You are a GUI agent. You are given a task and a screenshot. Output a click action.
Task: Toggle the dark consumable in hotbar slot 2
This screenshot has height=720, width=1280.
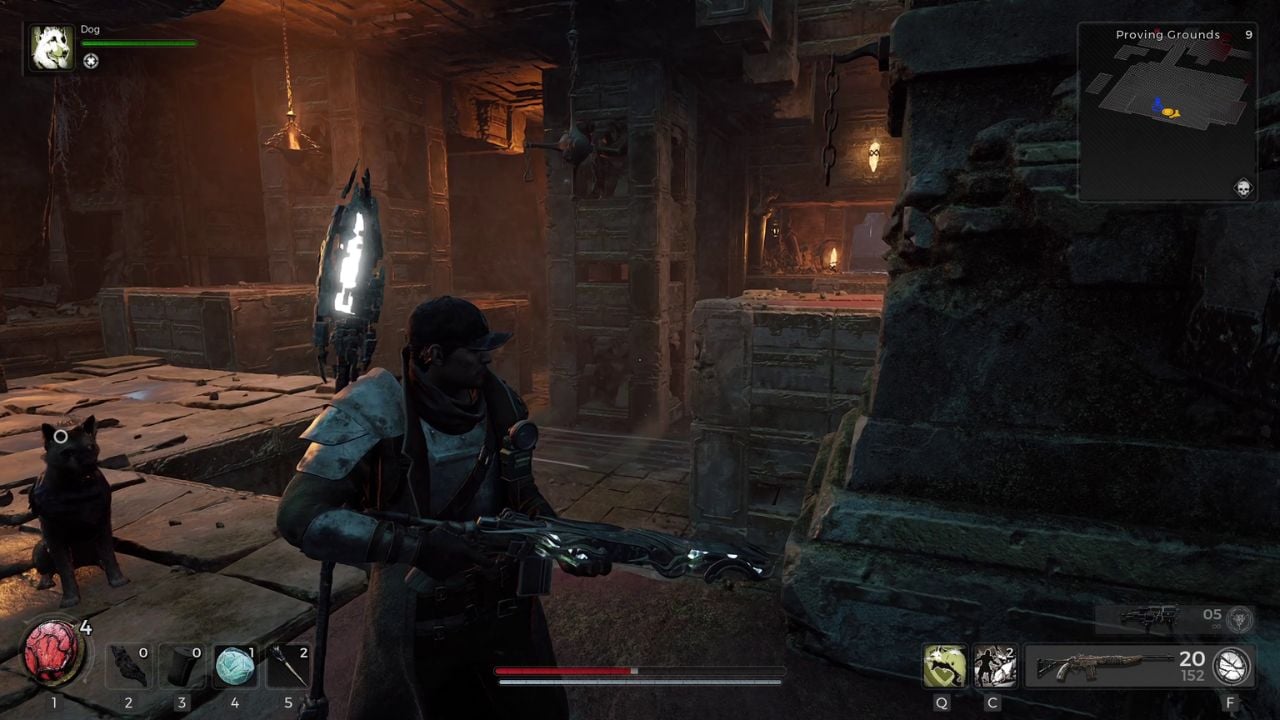127,665
